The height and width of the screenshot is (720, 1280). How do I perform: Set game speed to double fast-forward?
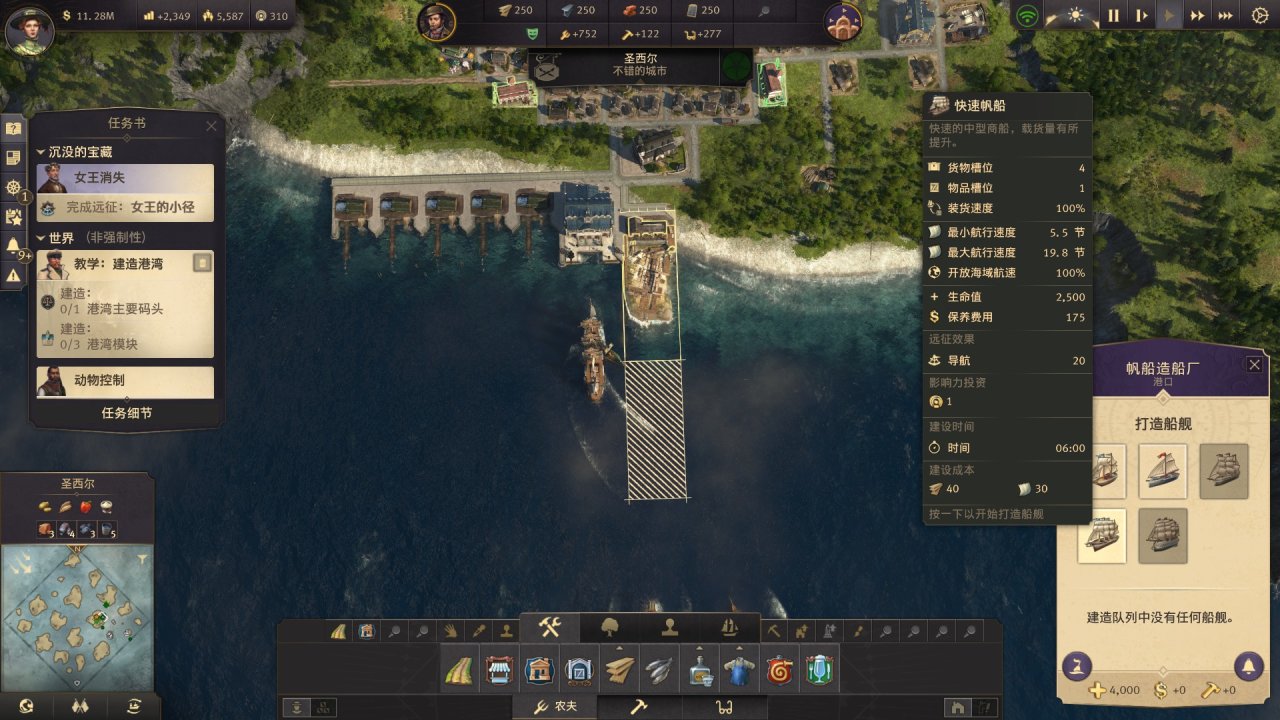pos(1196,16)
